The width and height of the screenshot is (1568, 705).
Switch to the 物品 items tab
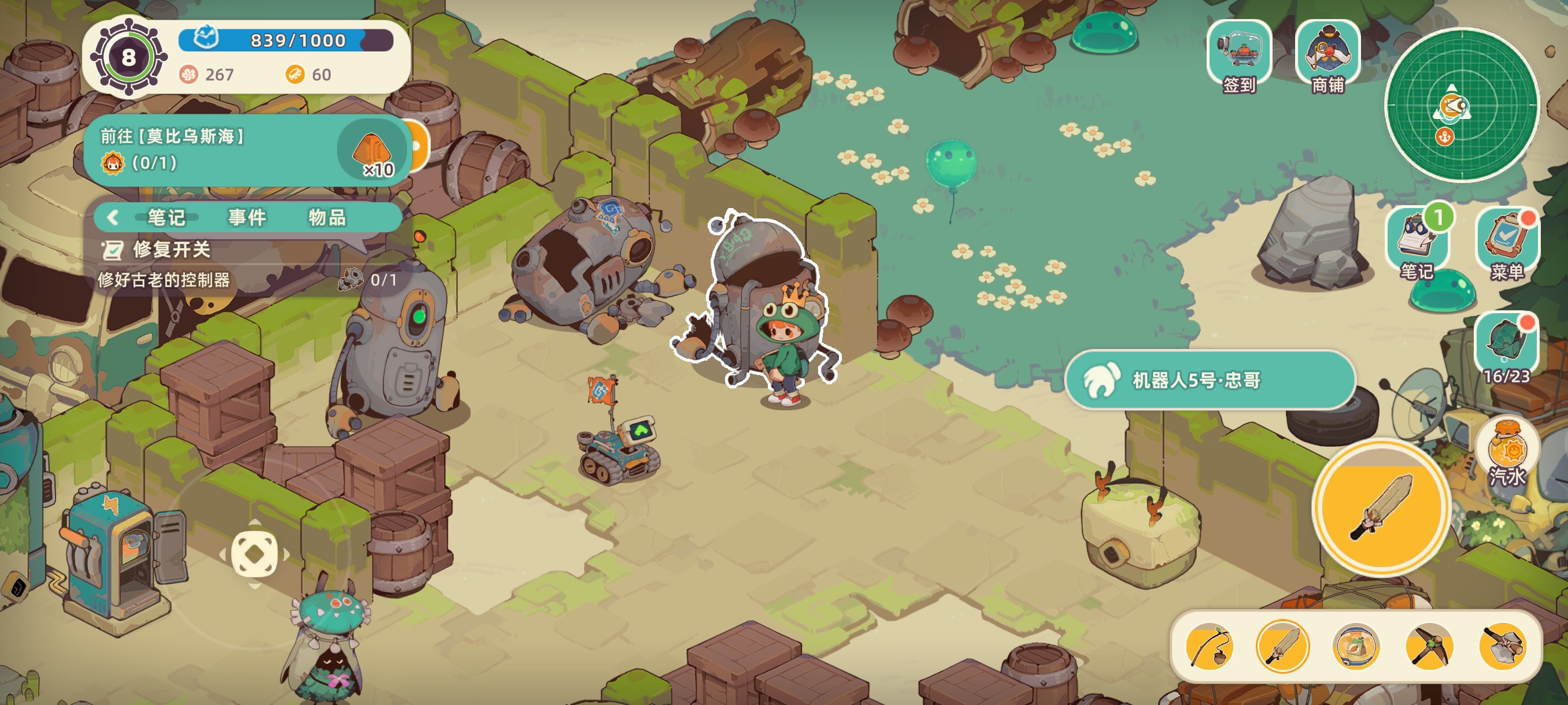[x=327, y=217]
